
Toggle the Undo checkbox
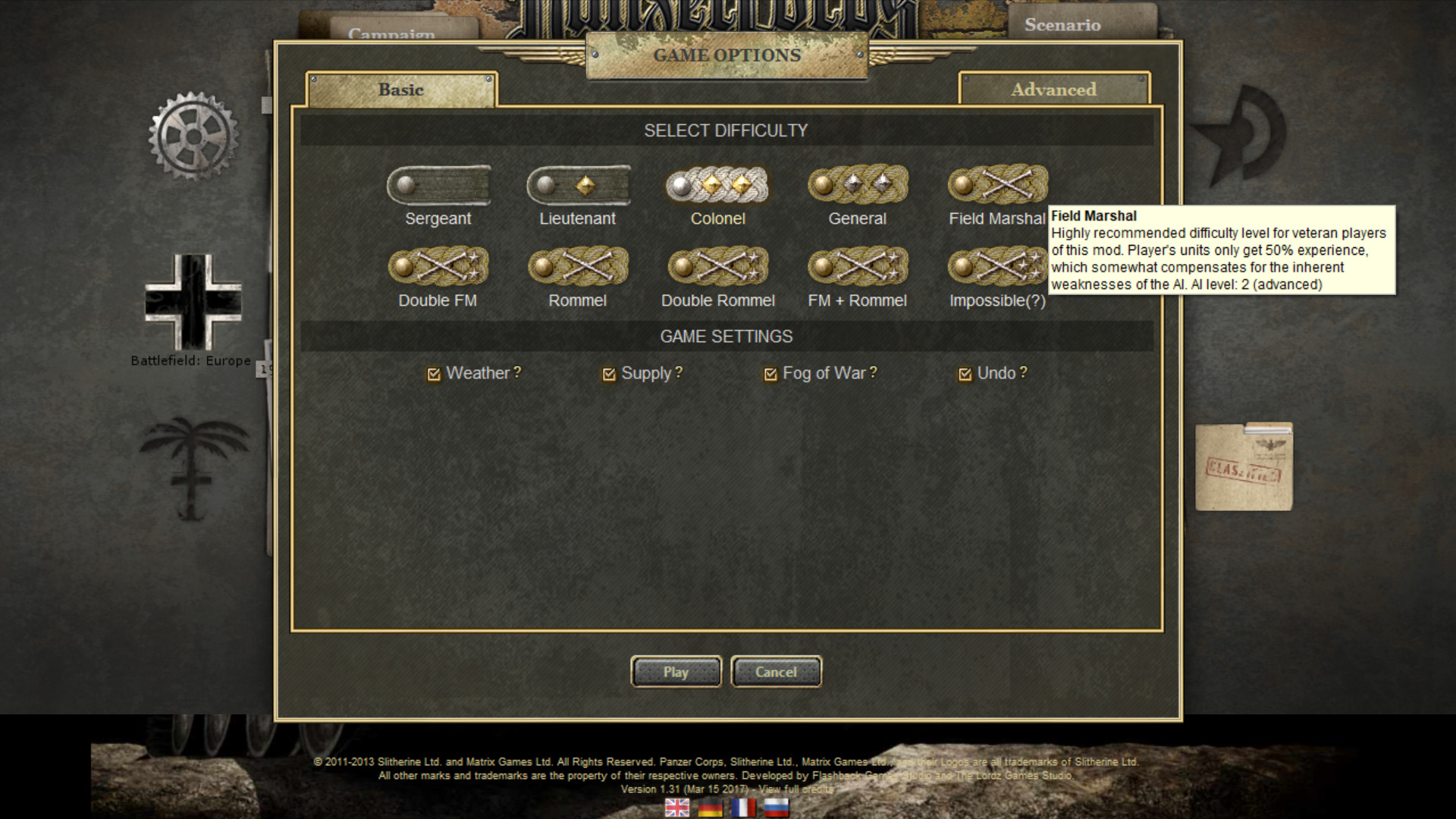pos(965,374)
